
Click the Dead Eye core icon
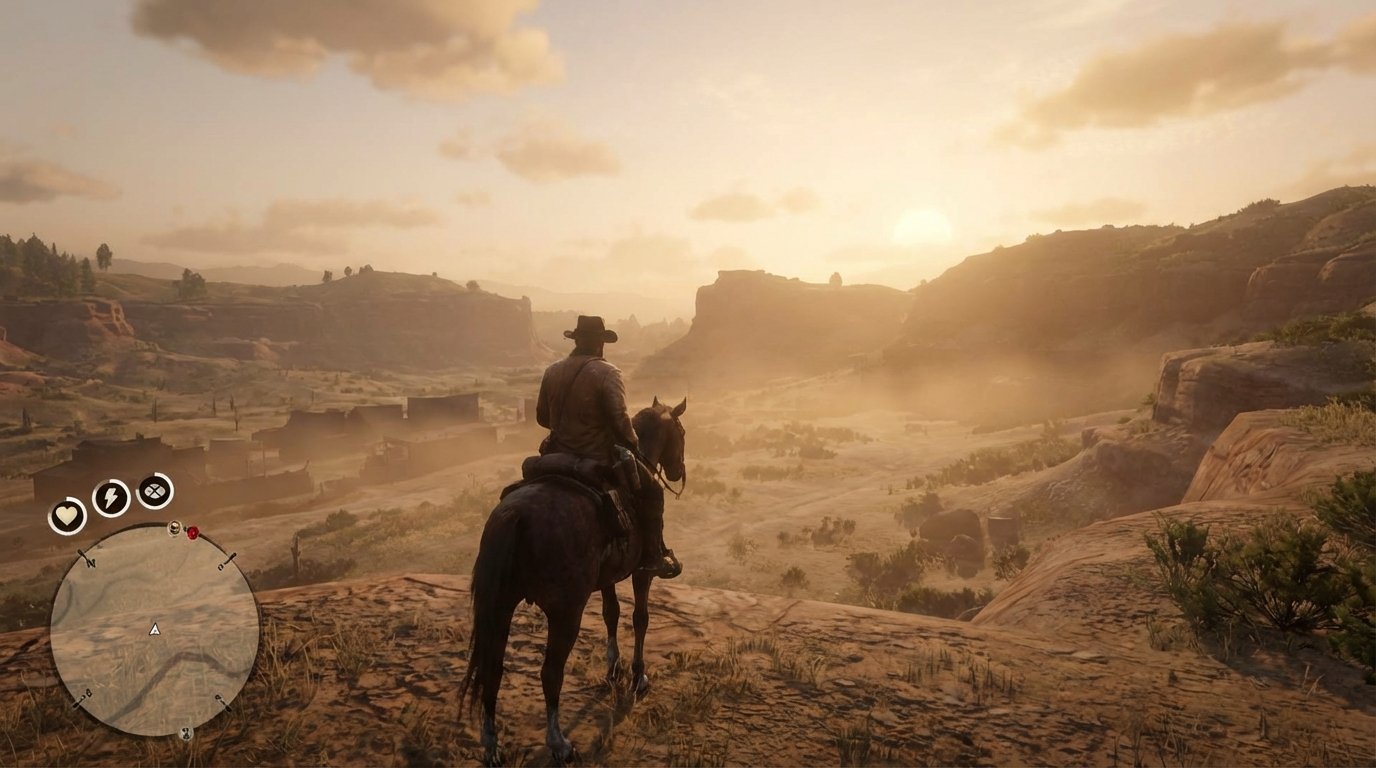[154, 493]
